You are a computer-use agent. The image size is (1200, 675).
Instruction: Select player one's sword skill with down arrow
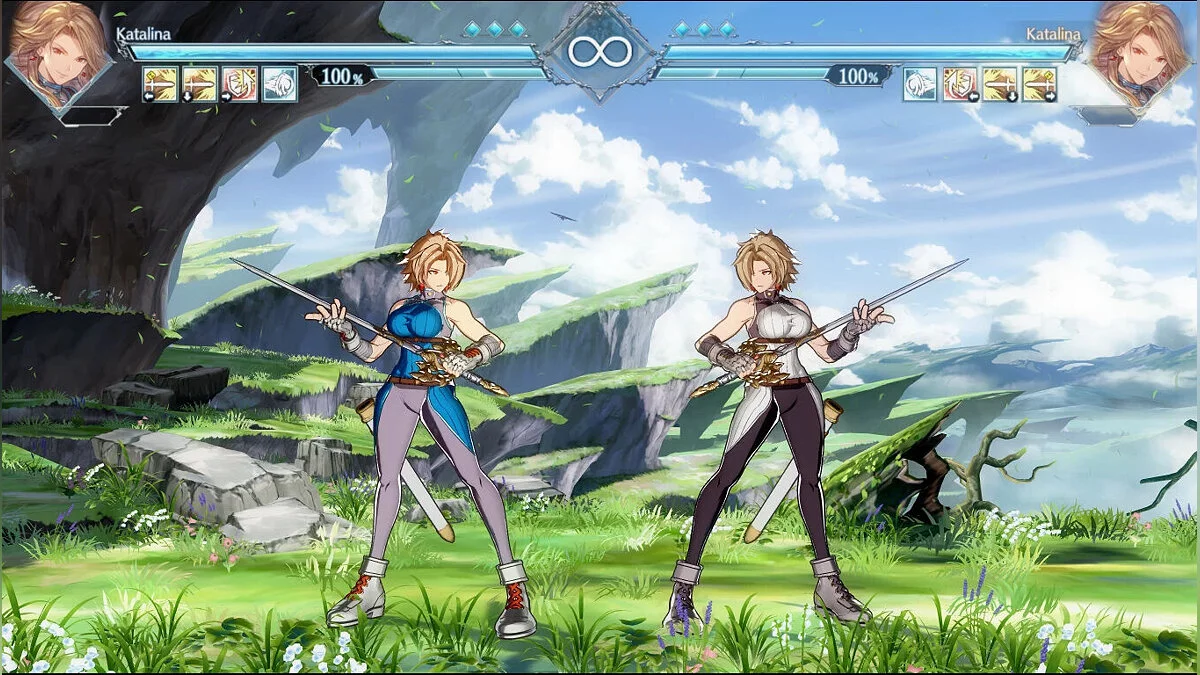tap(199, 84)
